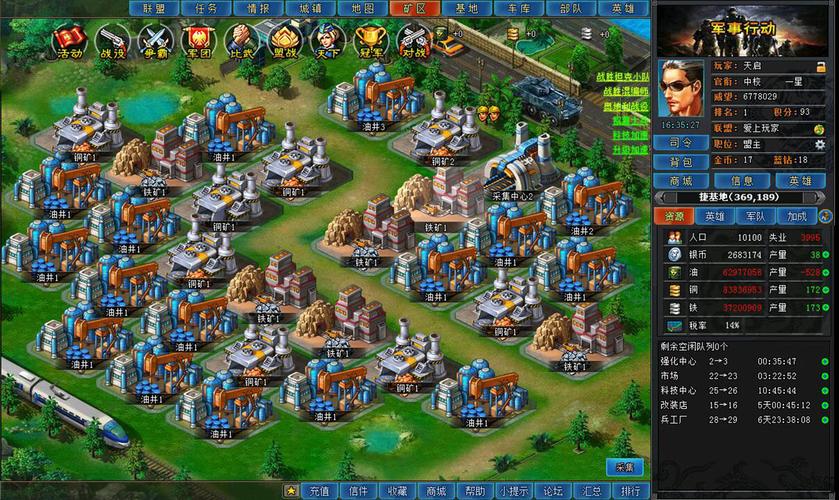Open the 联盟 alliance menu

coord(153,8)
